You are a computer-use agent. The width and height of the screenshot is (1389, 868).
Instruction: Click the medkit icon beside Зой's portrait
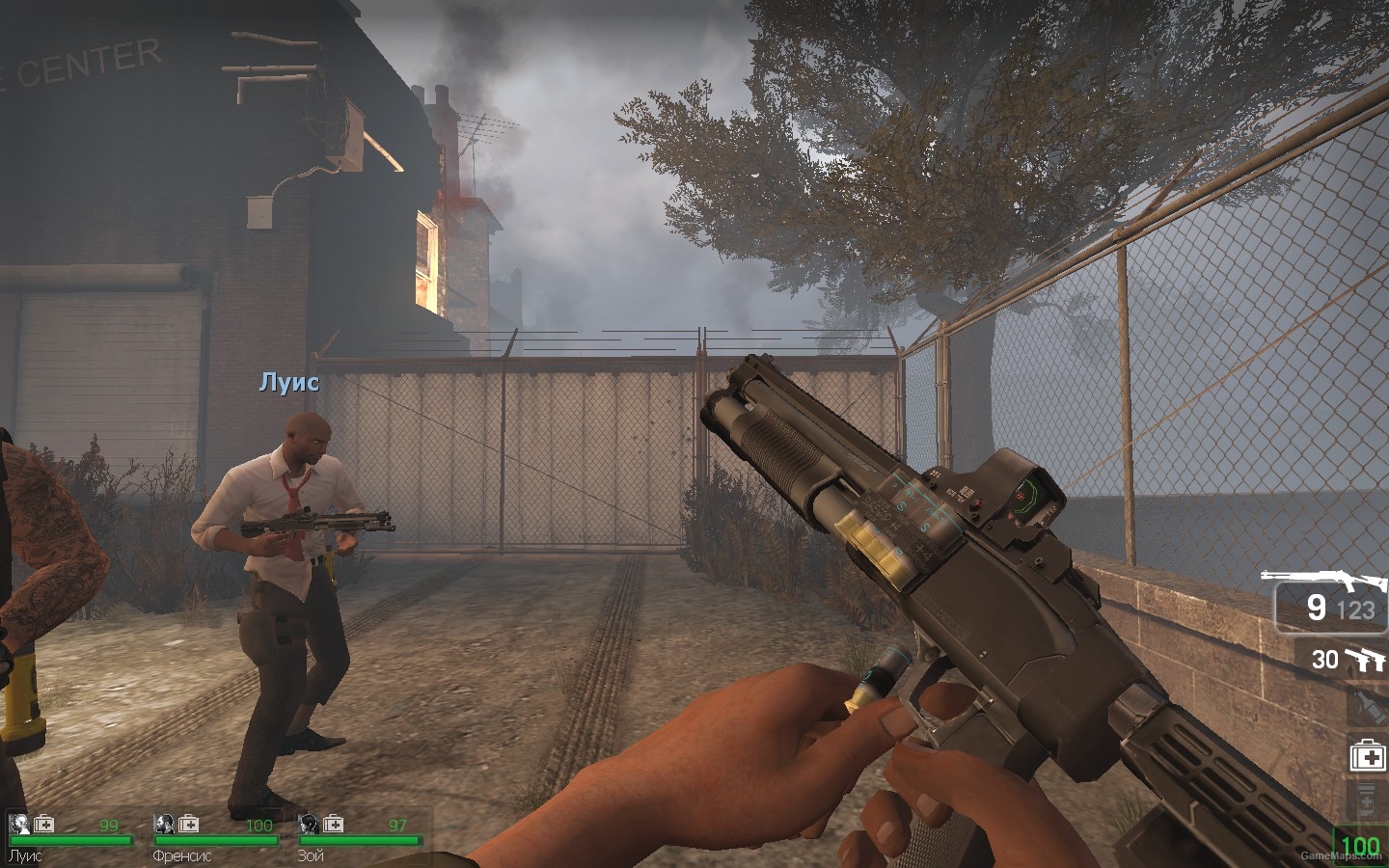tap(334, 824)
